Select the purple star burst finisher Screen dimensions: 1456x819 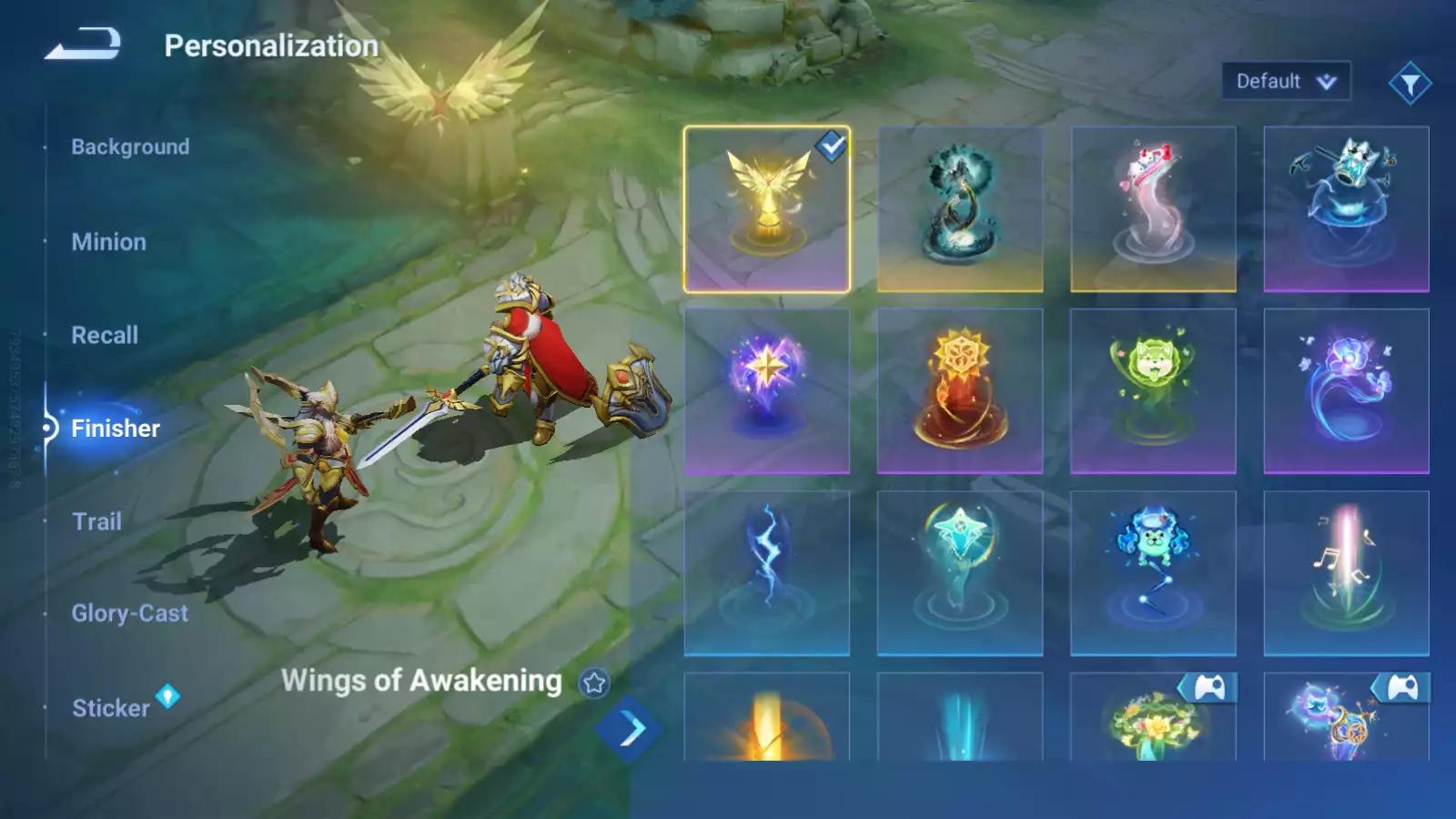767,391
